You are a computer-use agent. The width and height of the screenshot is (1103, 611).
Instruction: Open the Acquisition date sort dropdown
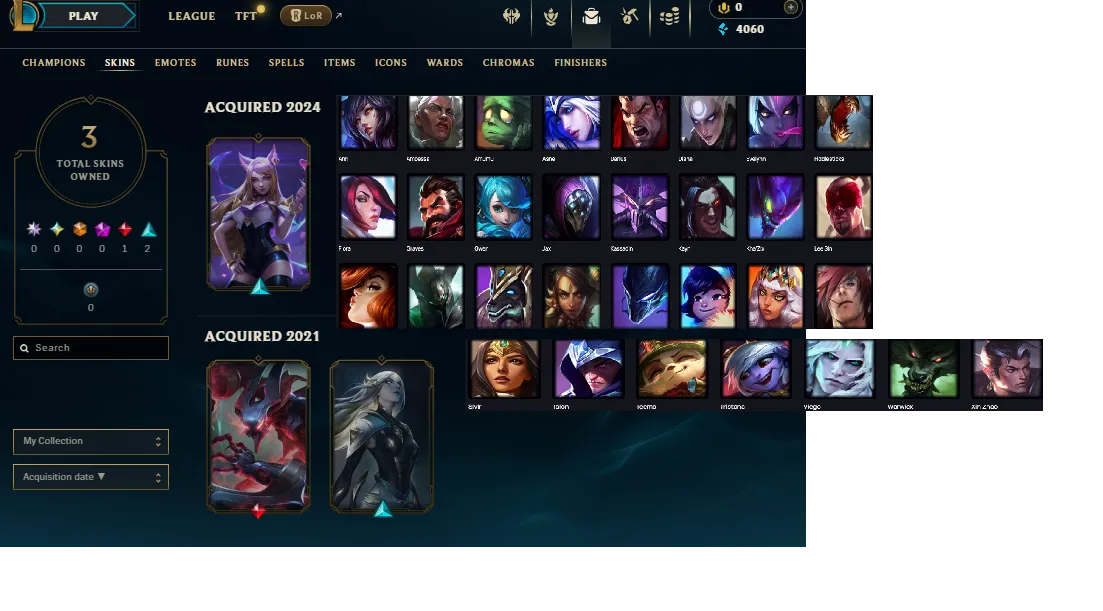91,477
